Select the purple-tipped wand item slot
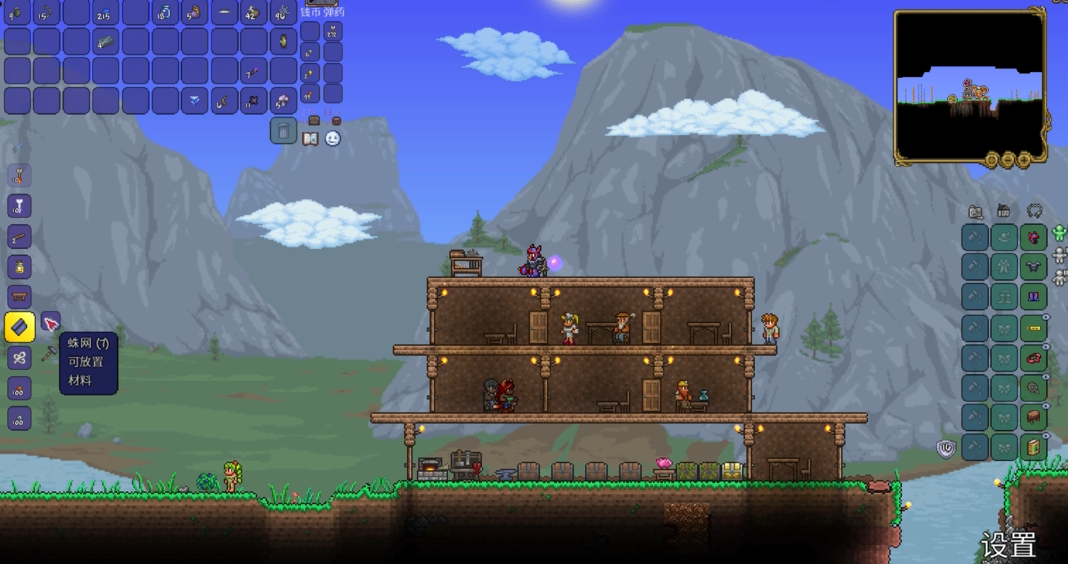The image size is (1068, 564). pyautogui.click(x=254, y=71)
